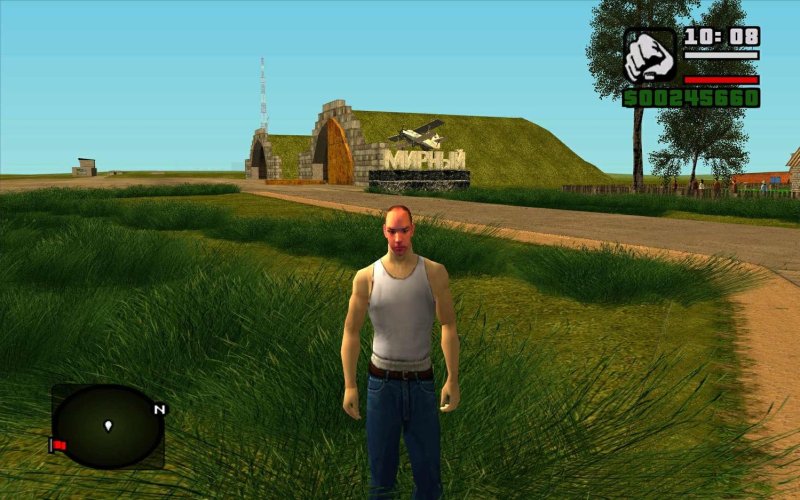
Task: Click the north N indicator on the radar
Action: pyautogui.click(x=159, y=409)
